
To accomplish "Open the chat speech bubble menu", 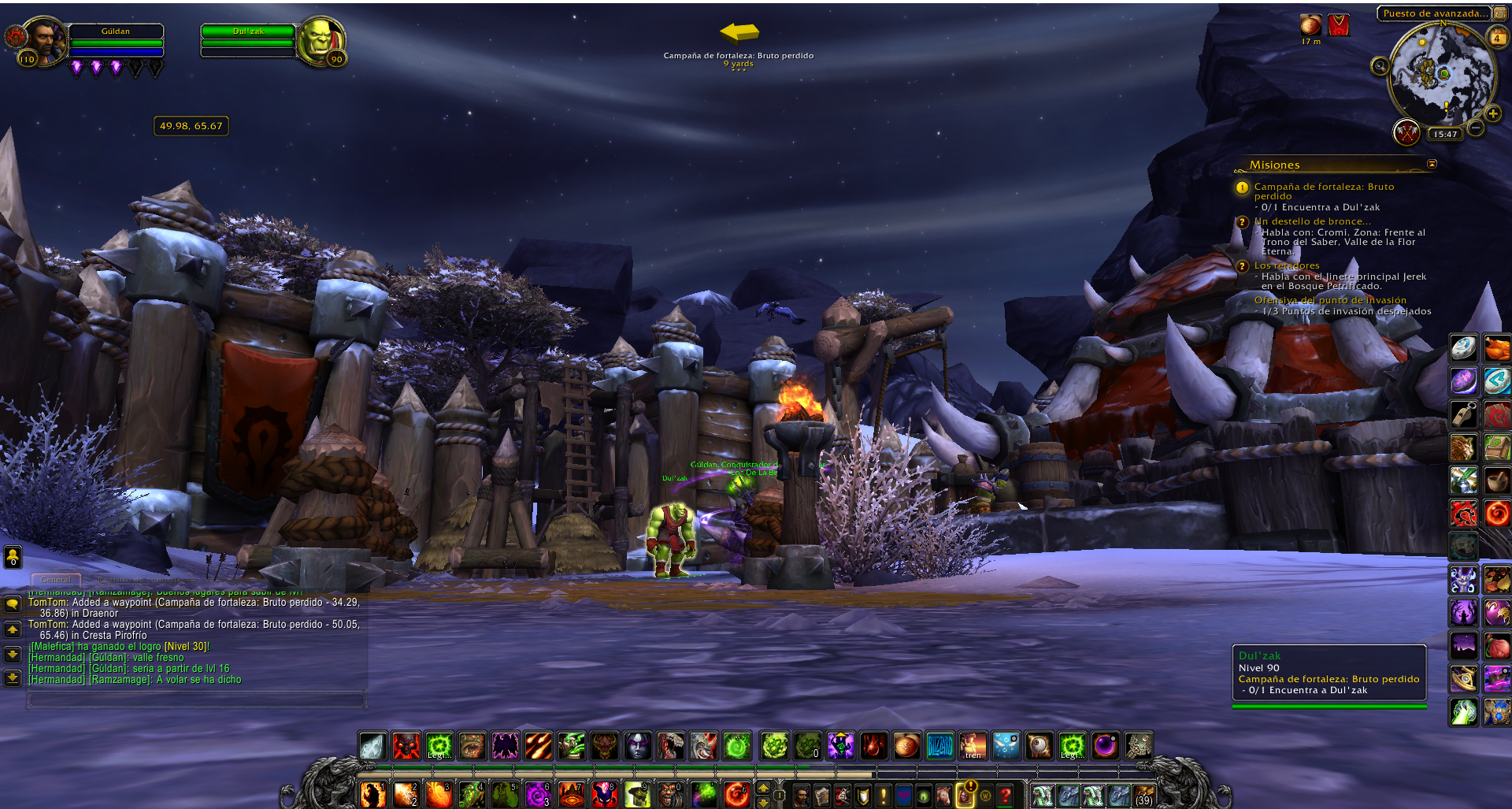I will point(13,604).
